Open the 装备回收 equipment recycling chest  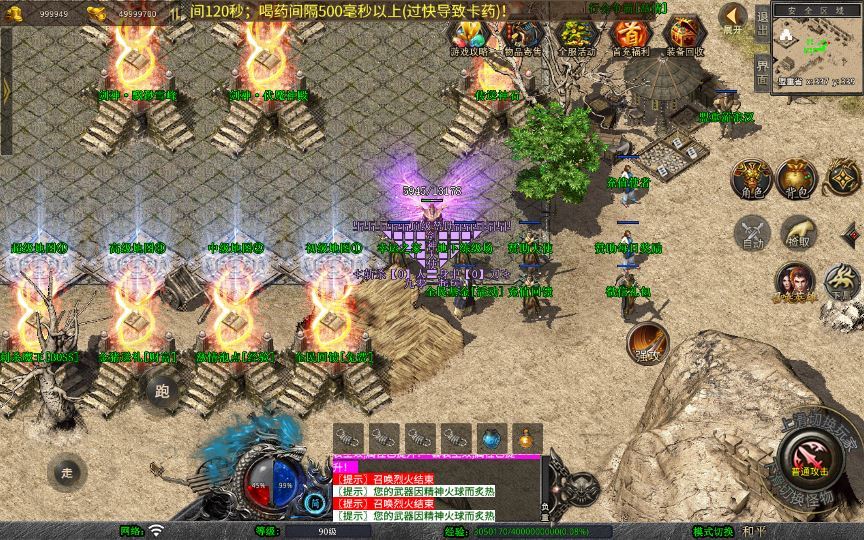tap(684, 36)
